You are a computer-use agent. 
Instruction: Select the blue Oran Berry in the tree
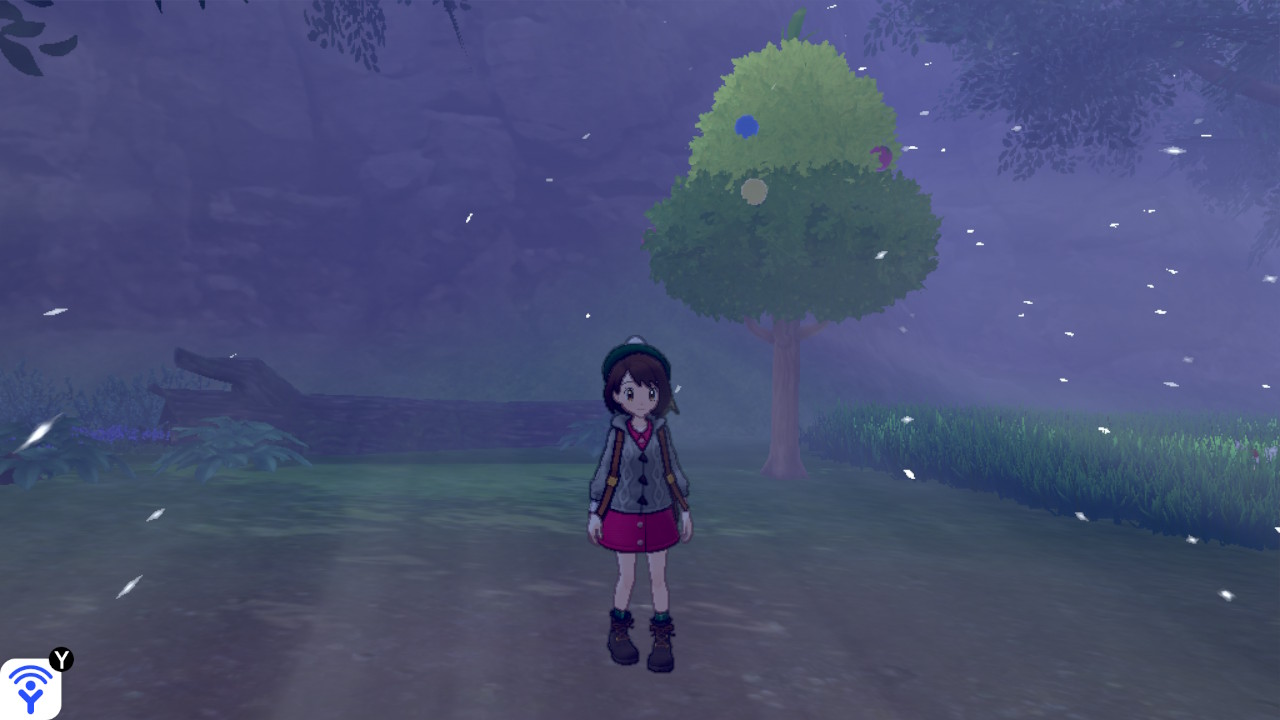[x=744, y=127]
